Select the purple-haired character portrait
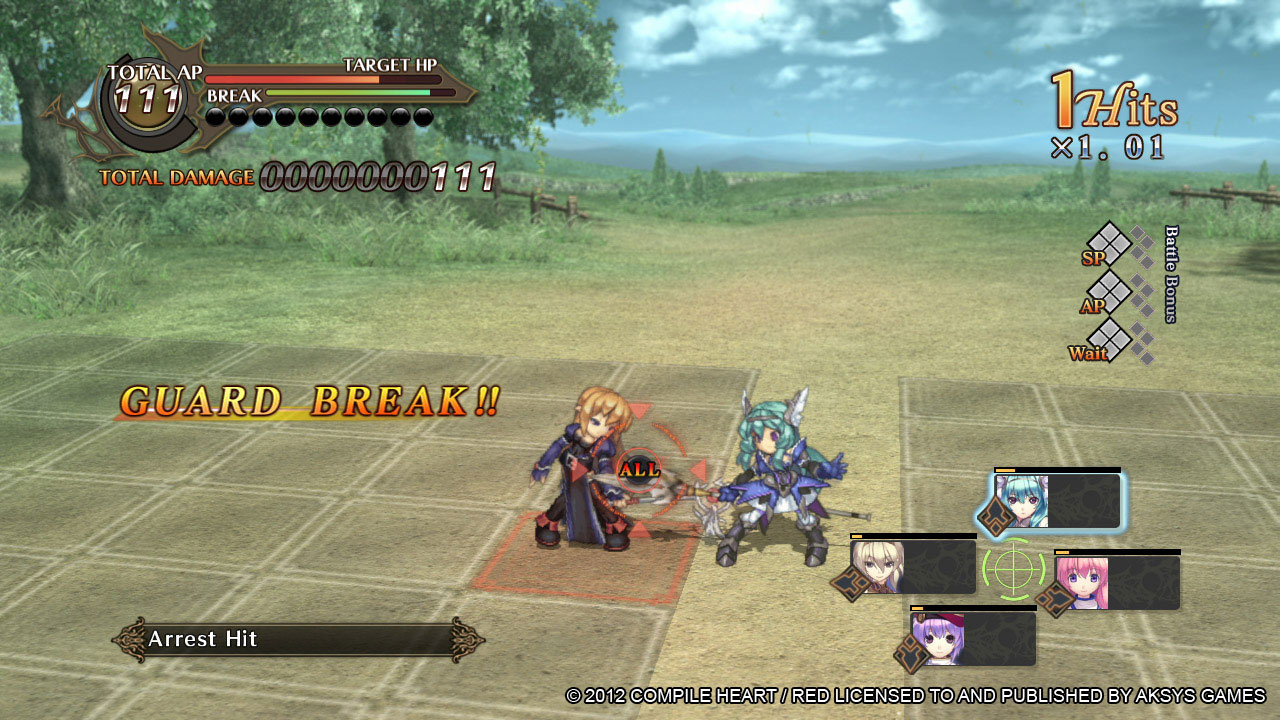 pyautogui.click(x=938, y=639)
